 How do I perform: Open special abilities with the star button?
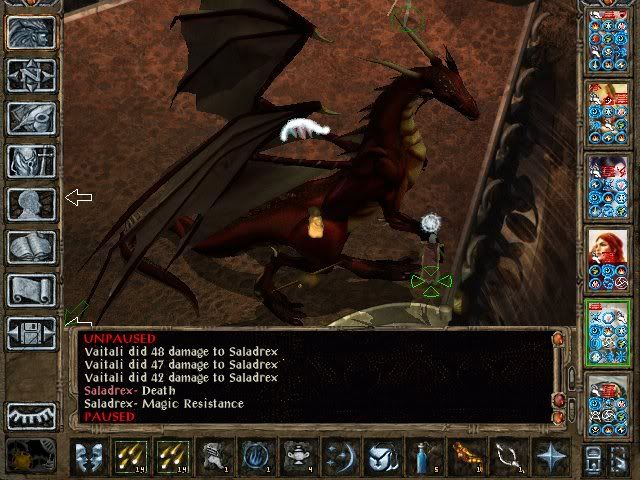tap(548, 456)
